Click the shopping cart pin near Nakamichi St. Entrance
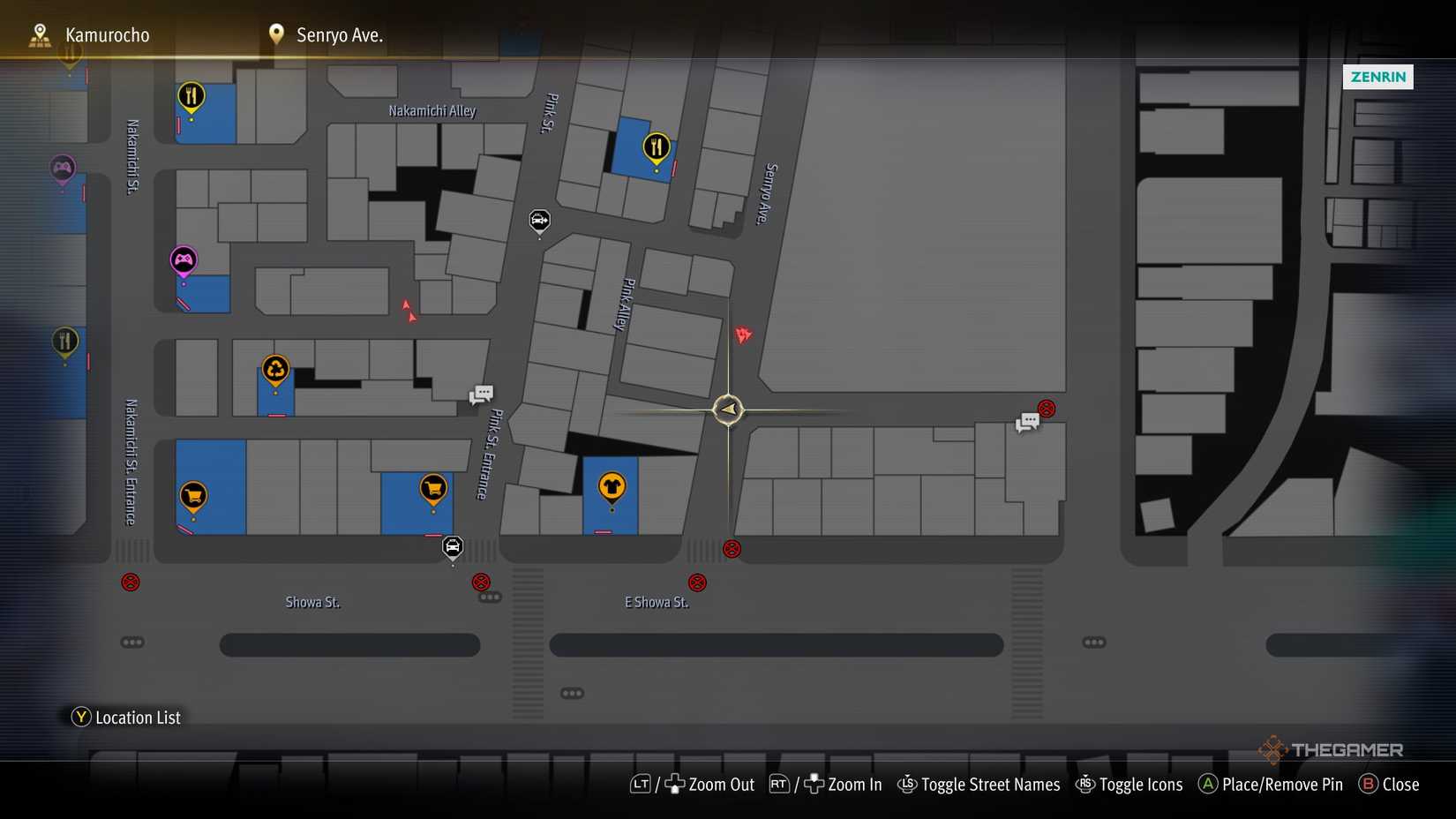Viewport: 1456px width, 819px height. coord(192,495)
